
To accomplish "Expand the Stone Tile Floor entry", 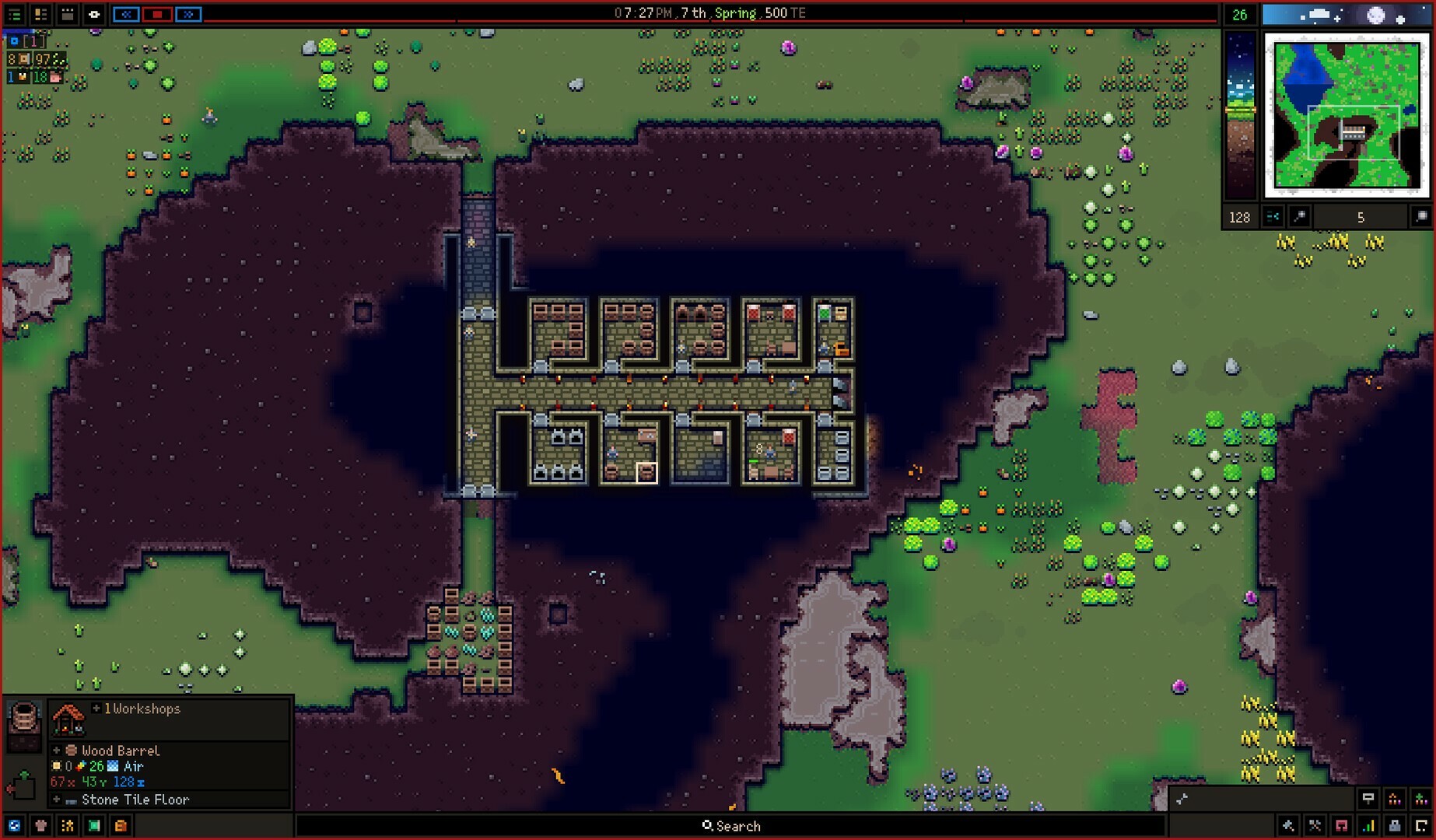I will point(56,800).
